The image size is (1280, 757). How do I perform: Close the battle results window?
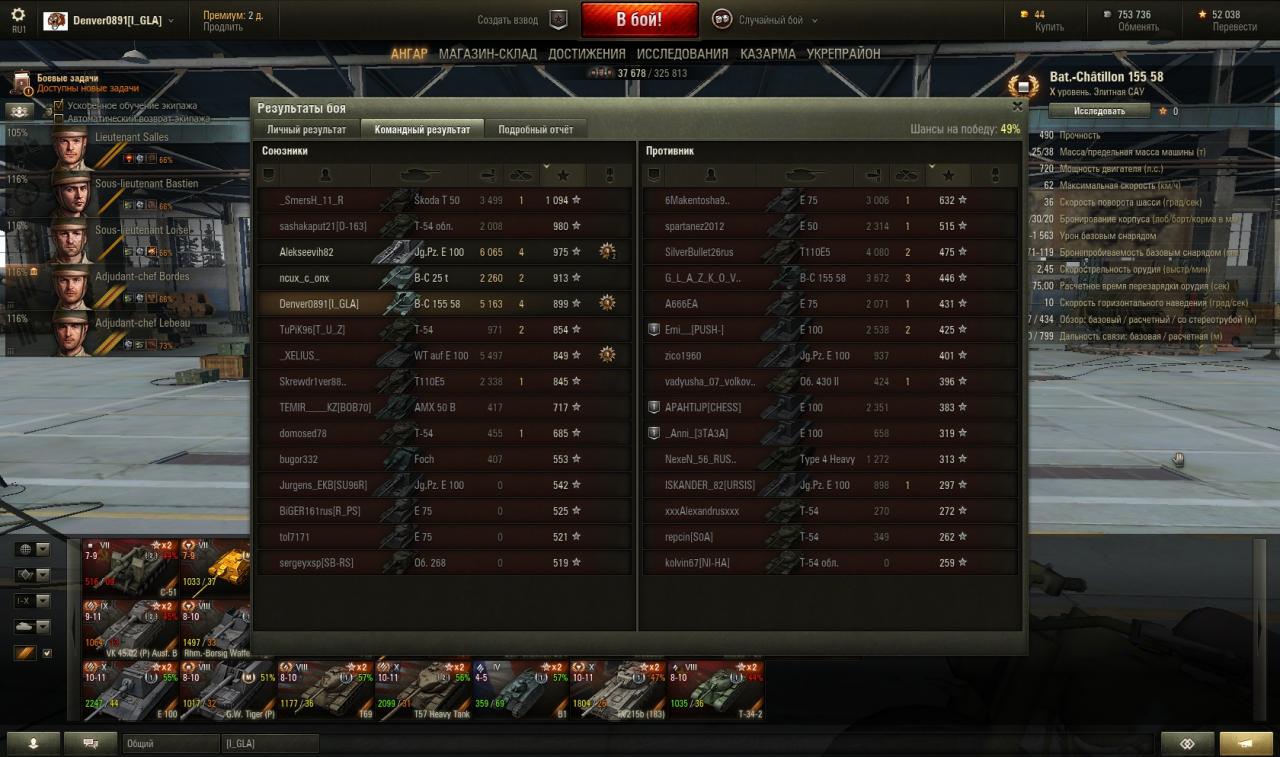tap(1017, 106)
